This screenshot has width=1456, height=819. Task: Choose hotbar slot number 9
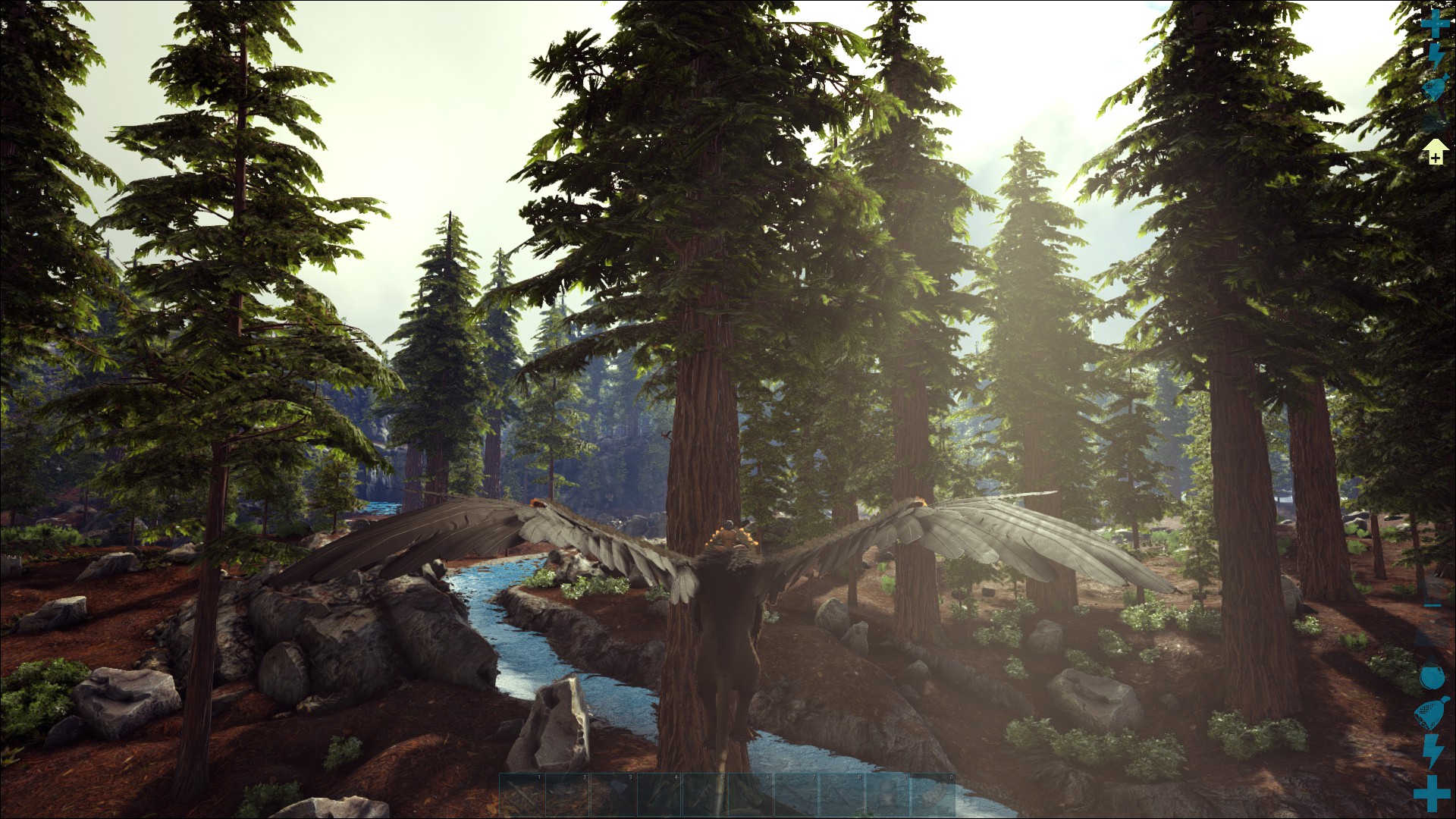(x=886, y=794)
